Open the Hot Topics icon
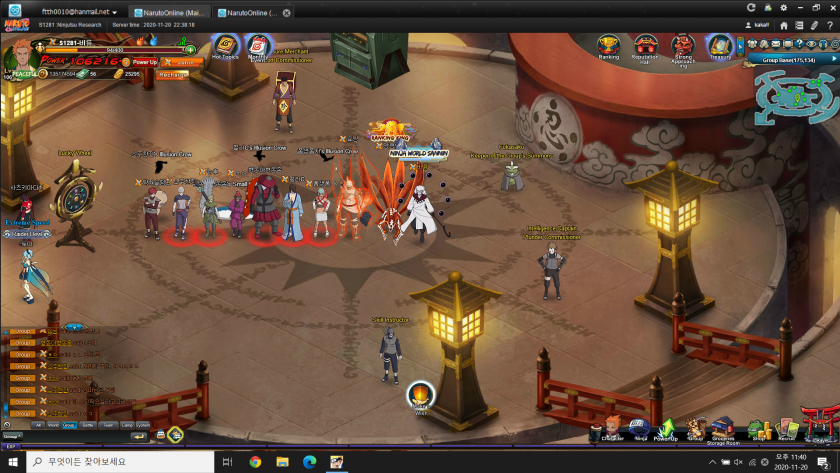Screen dimensions: 840x473 coord(225,46)
